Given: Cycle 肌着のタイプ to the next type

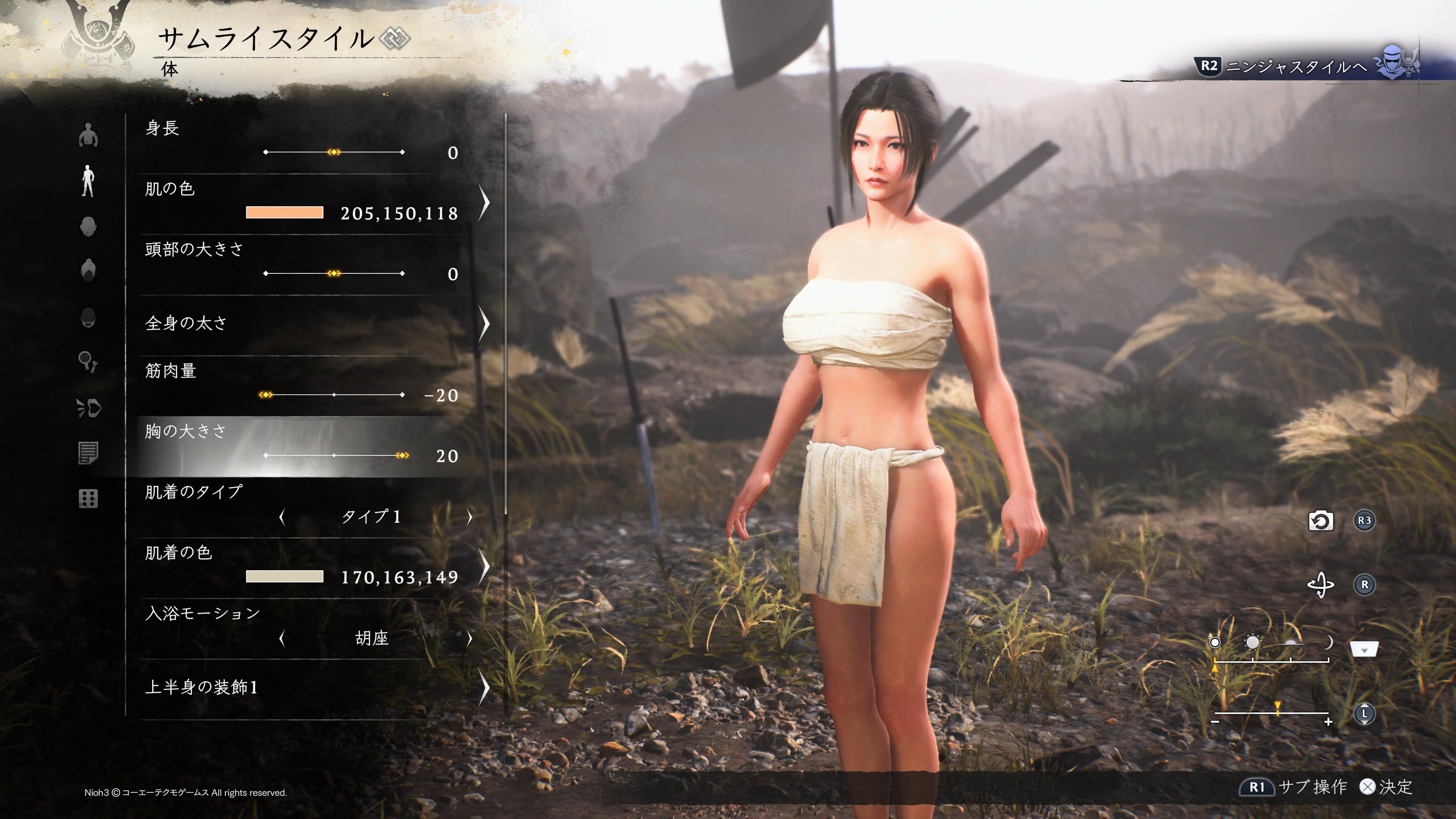Looking at the screenshot, I should pos(469,516).
